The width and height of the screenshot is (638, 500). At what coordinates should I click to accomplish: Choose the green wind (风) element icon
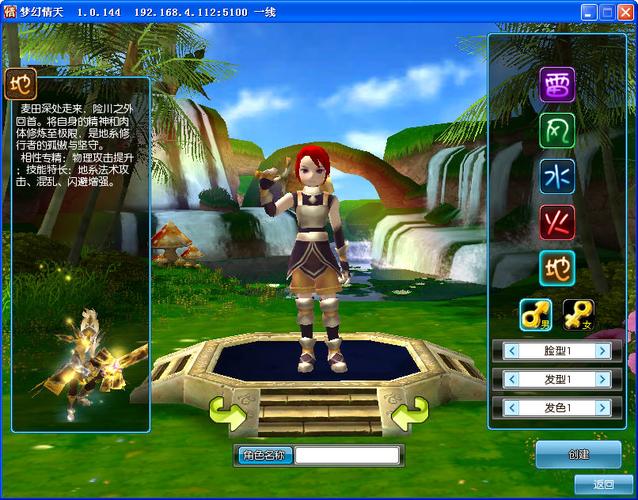556,131
